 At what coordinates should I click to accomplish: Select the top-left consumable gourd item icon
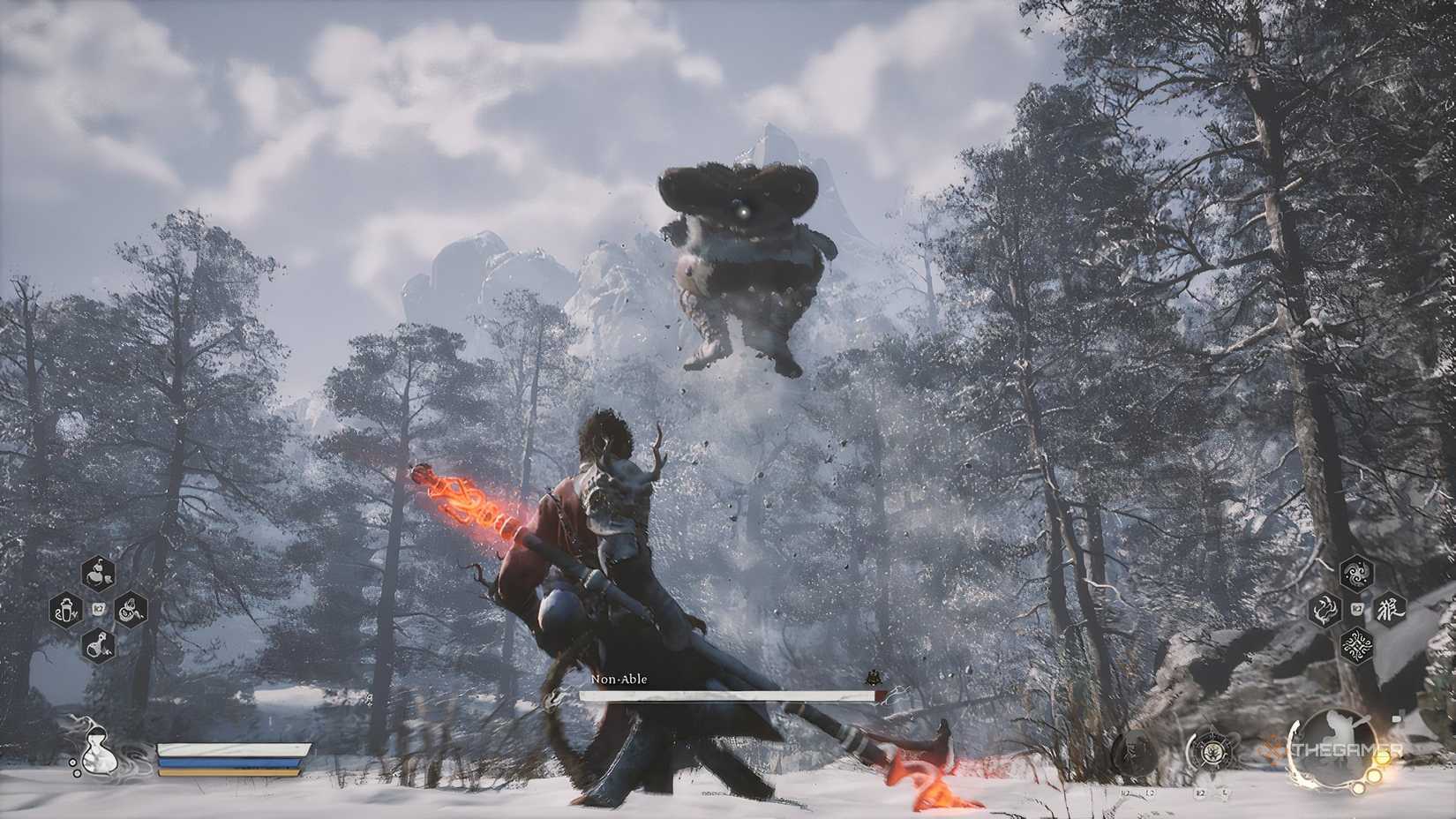99,572
